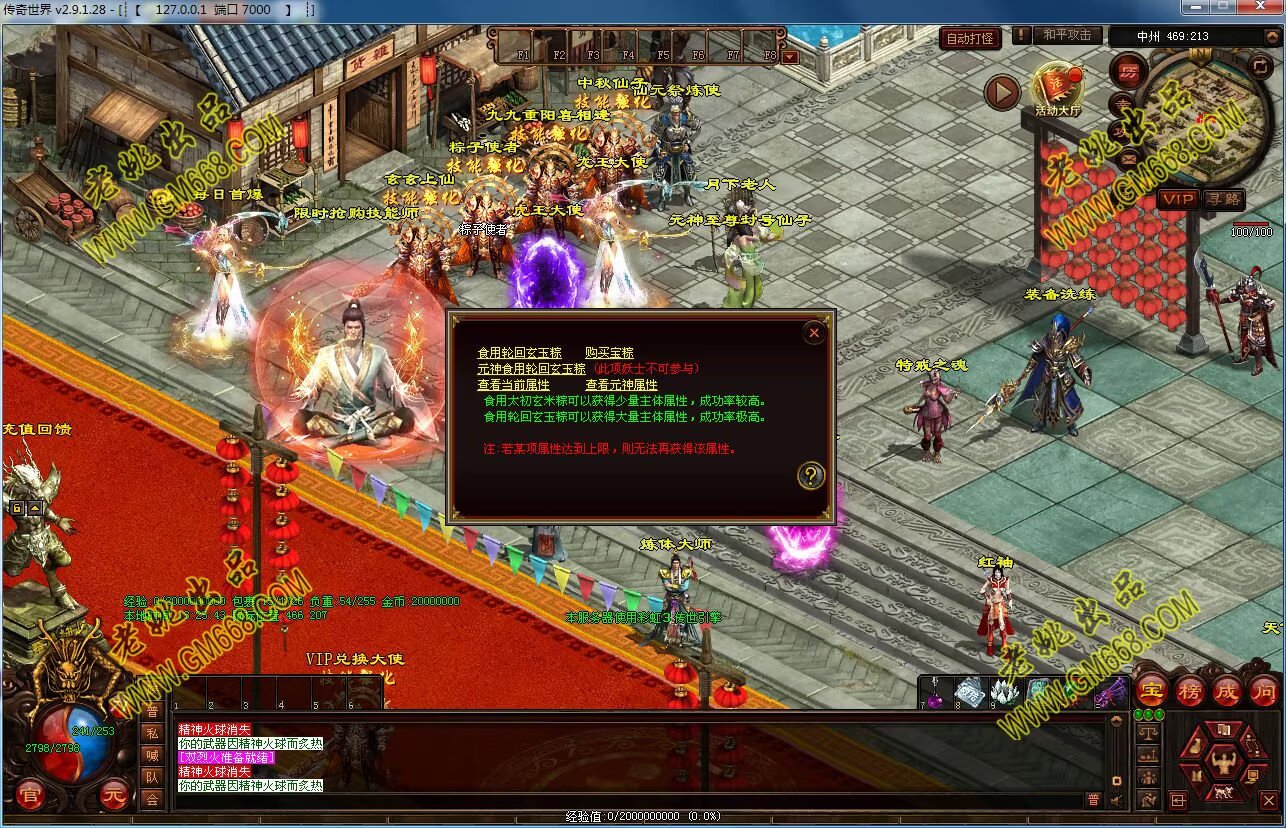
Task: Choose 食用轮回玄玉粽 dialogue option
Action: pos(519,353)
